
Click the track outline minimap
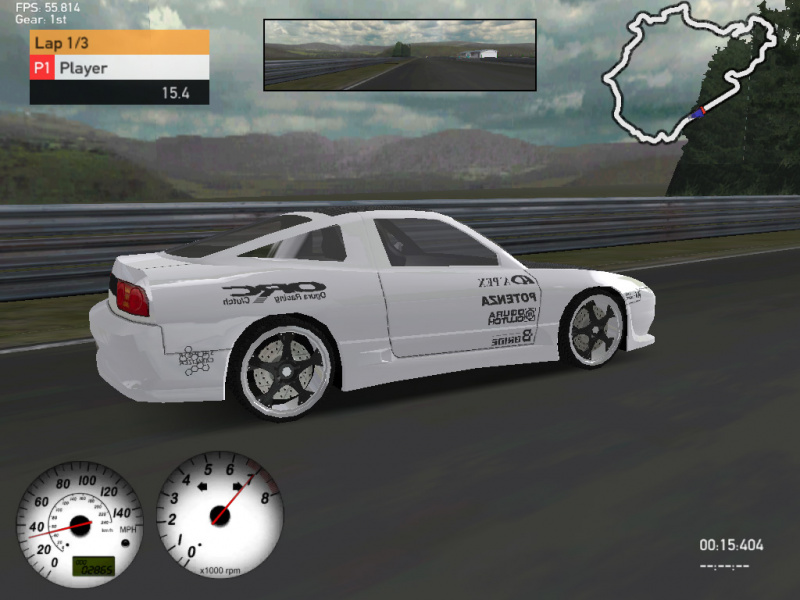coord(688,75)
